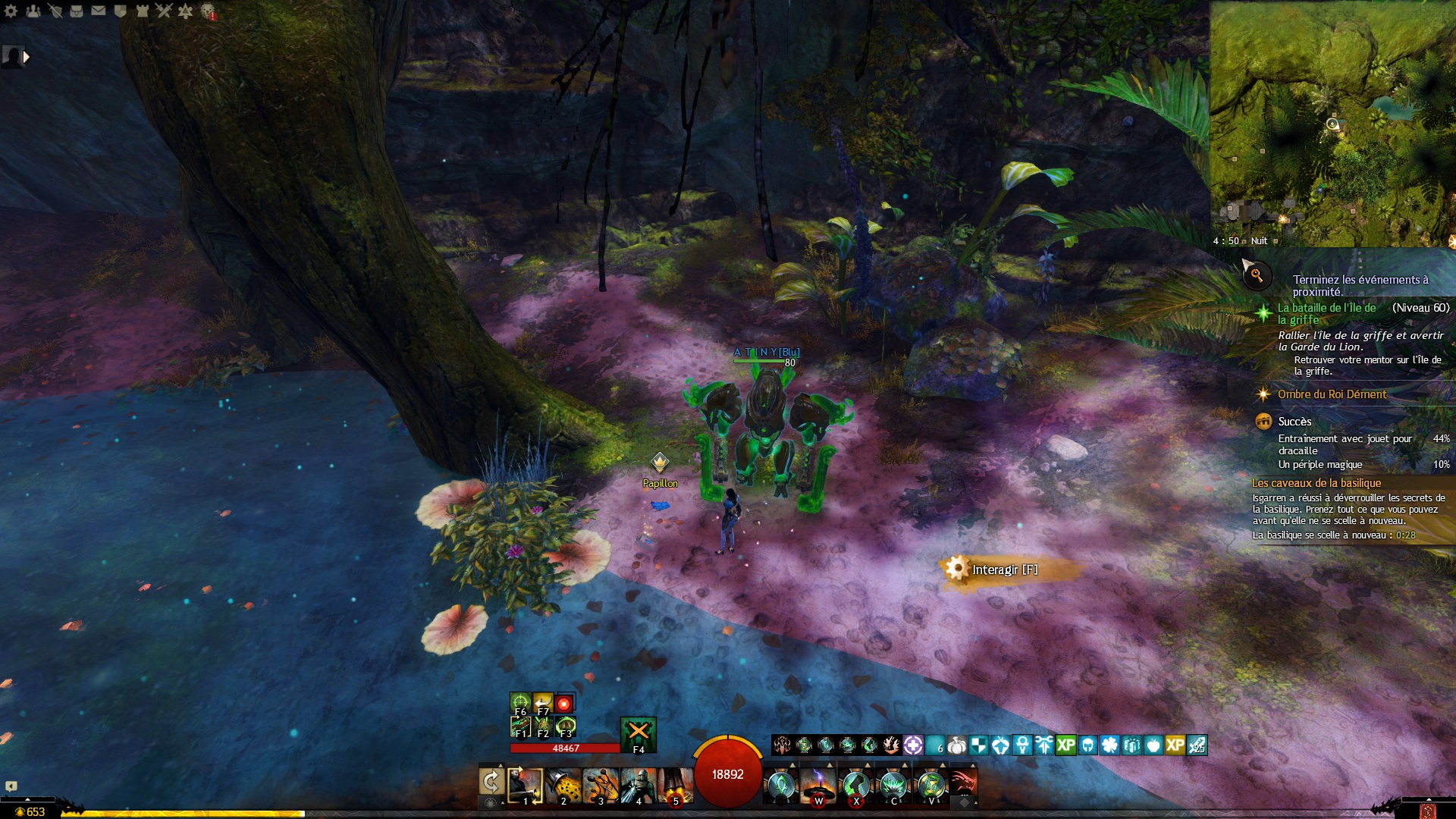Use the mine utility skill bound to W
The image size is (1456, 819).
click(818, 786)
